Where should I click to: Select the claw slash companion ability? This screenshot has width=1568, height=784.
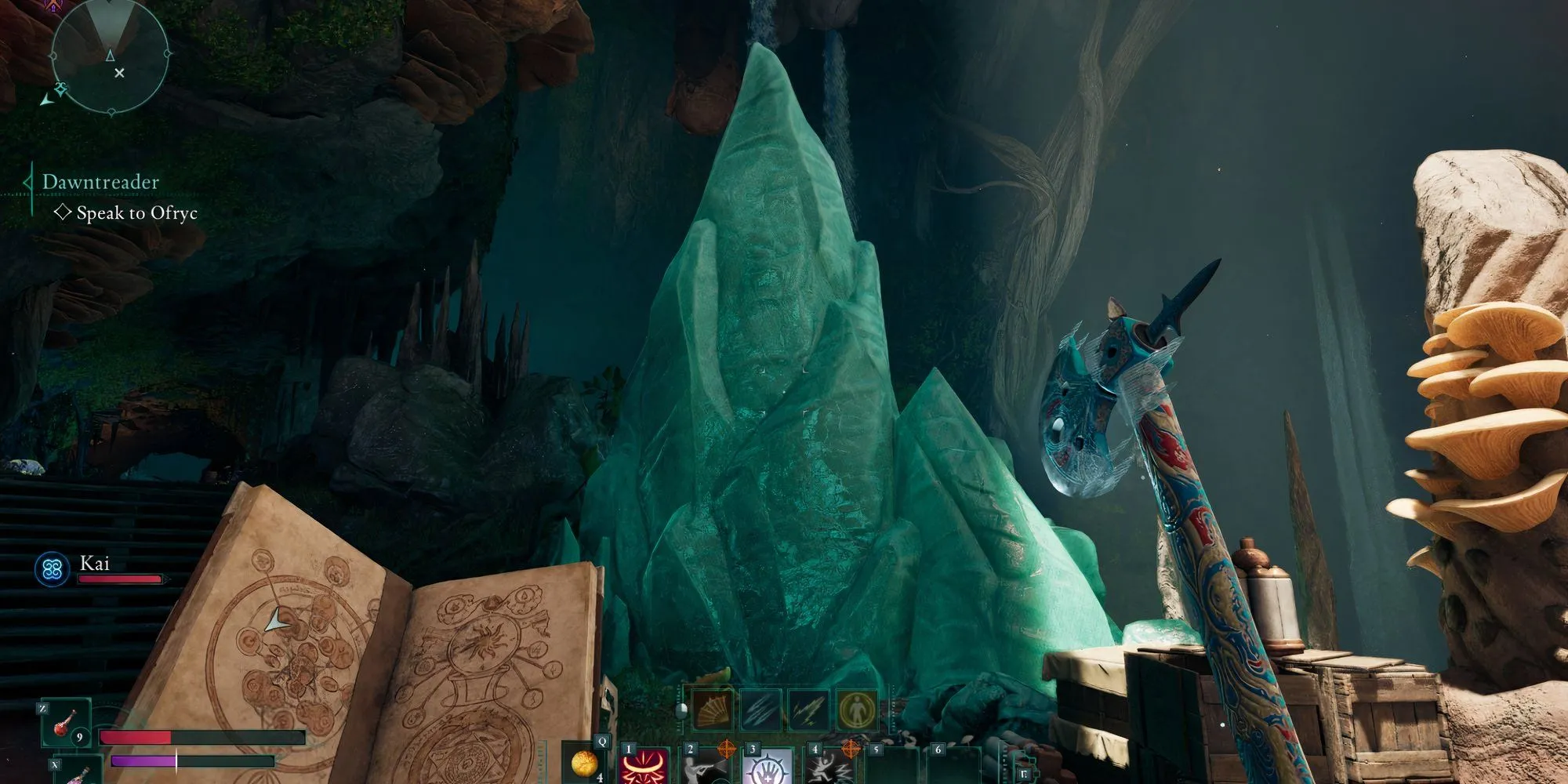click(x=760, y=710)
